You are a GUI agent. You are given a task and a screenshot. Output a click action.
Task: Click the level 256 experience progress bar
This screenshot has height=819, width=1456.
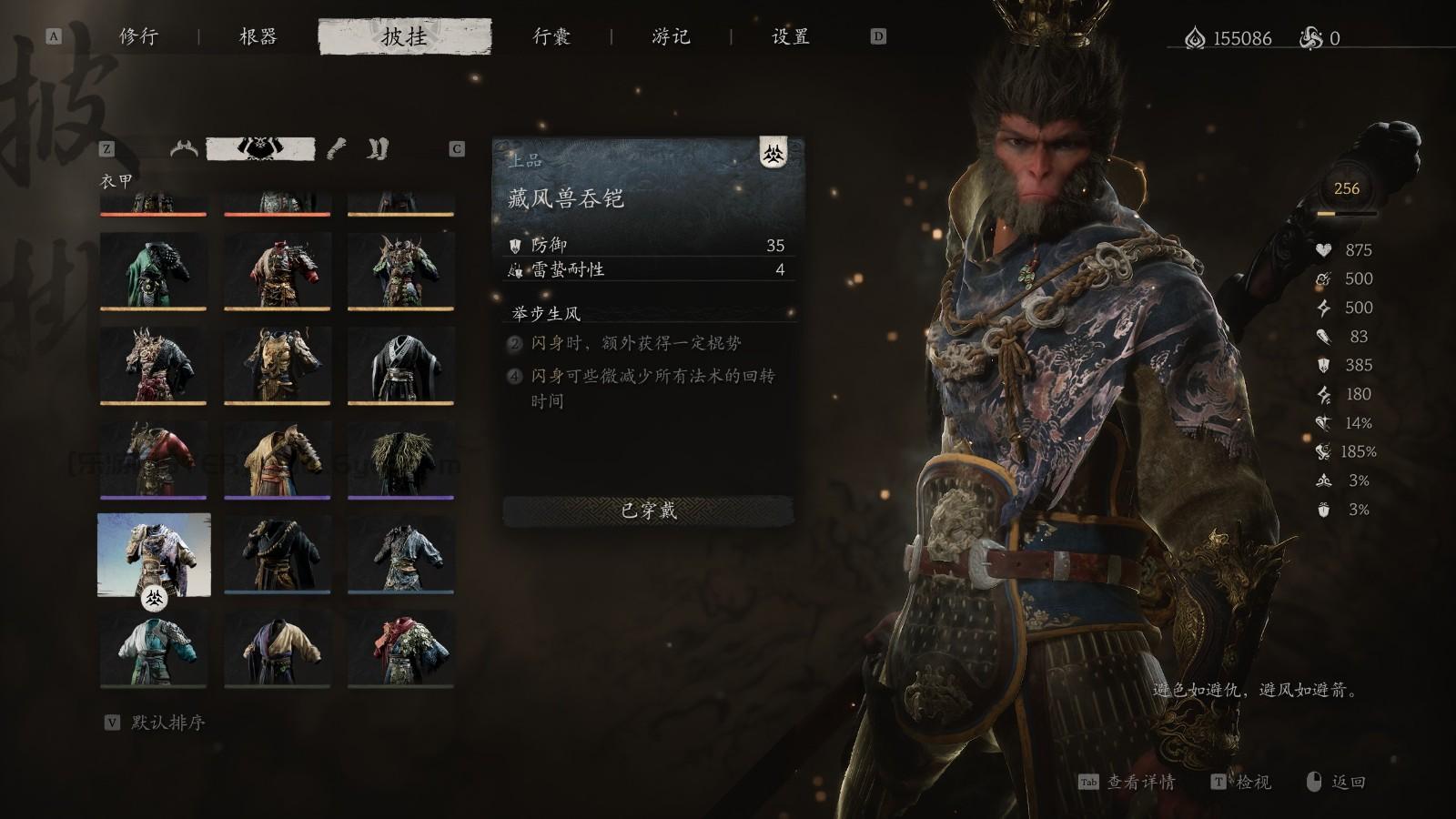pyautogui.click(x=1347, y=213)
